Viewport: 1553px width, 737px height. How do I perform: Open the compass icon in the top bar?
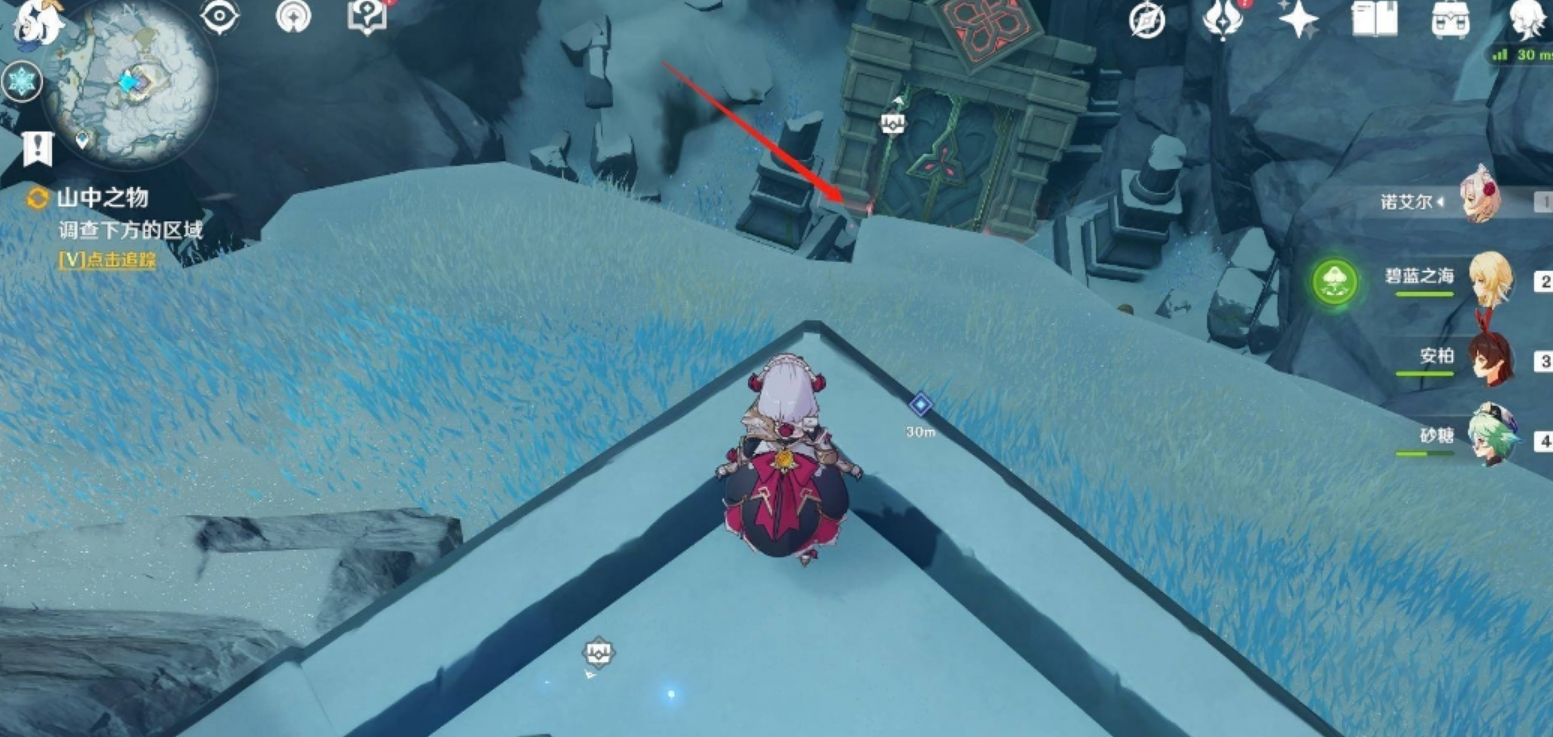pos(1147,20)
